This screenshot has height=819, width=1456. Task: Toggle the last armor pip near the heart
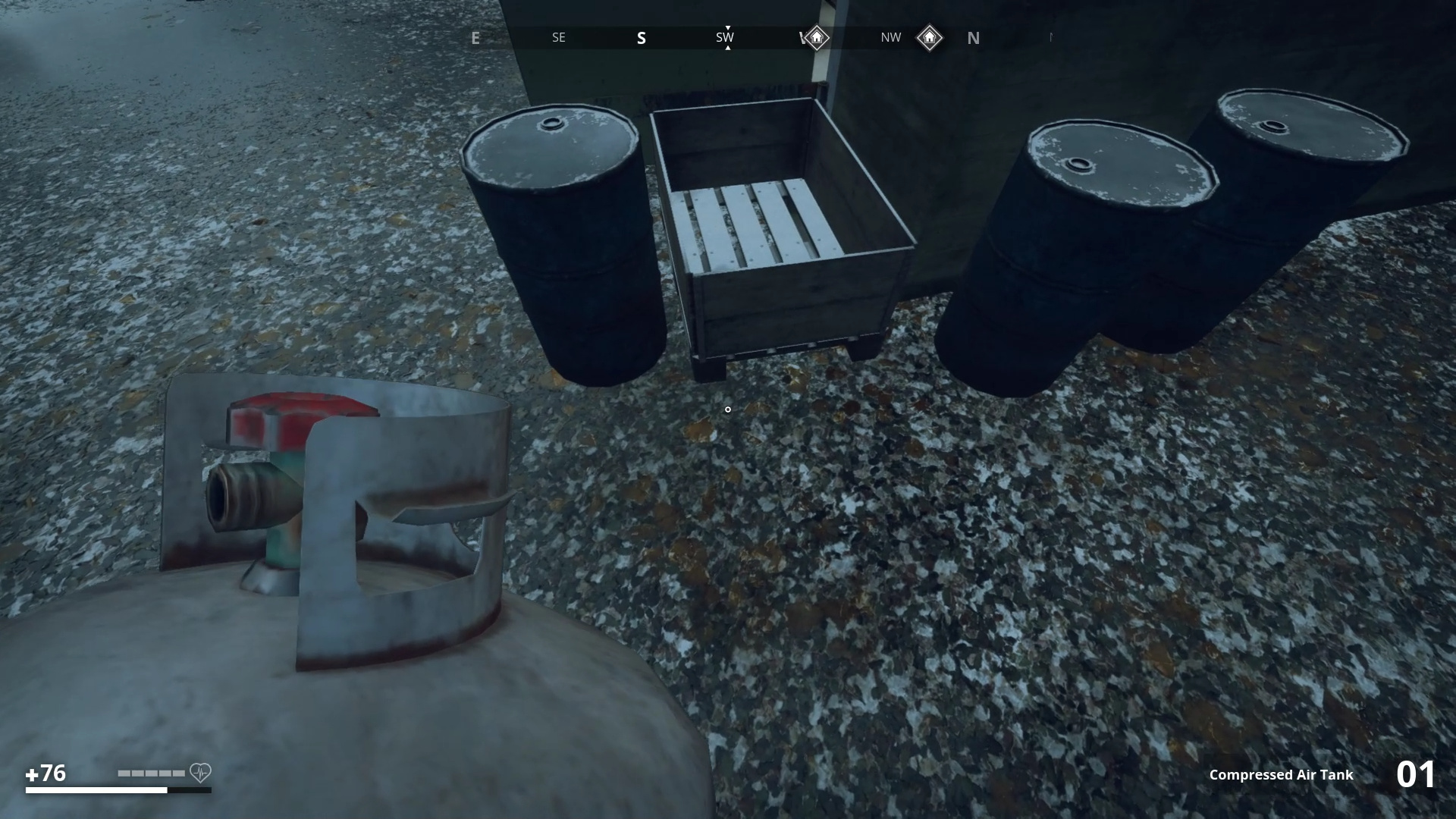[x=180, y=773]
